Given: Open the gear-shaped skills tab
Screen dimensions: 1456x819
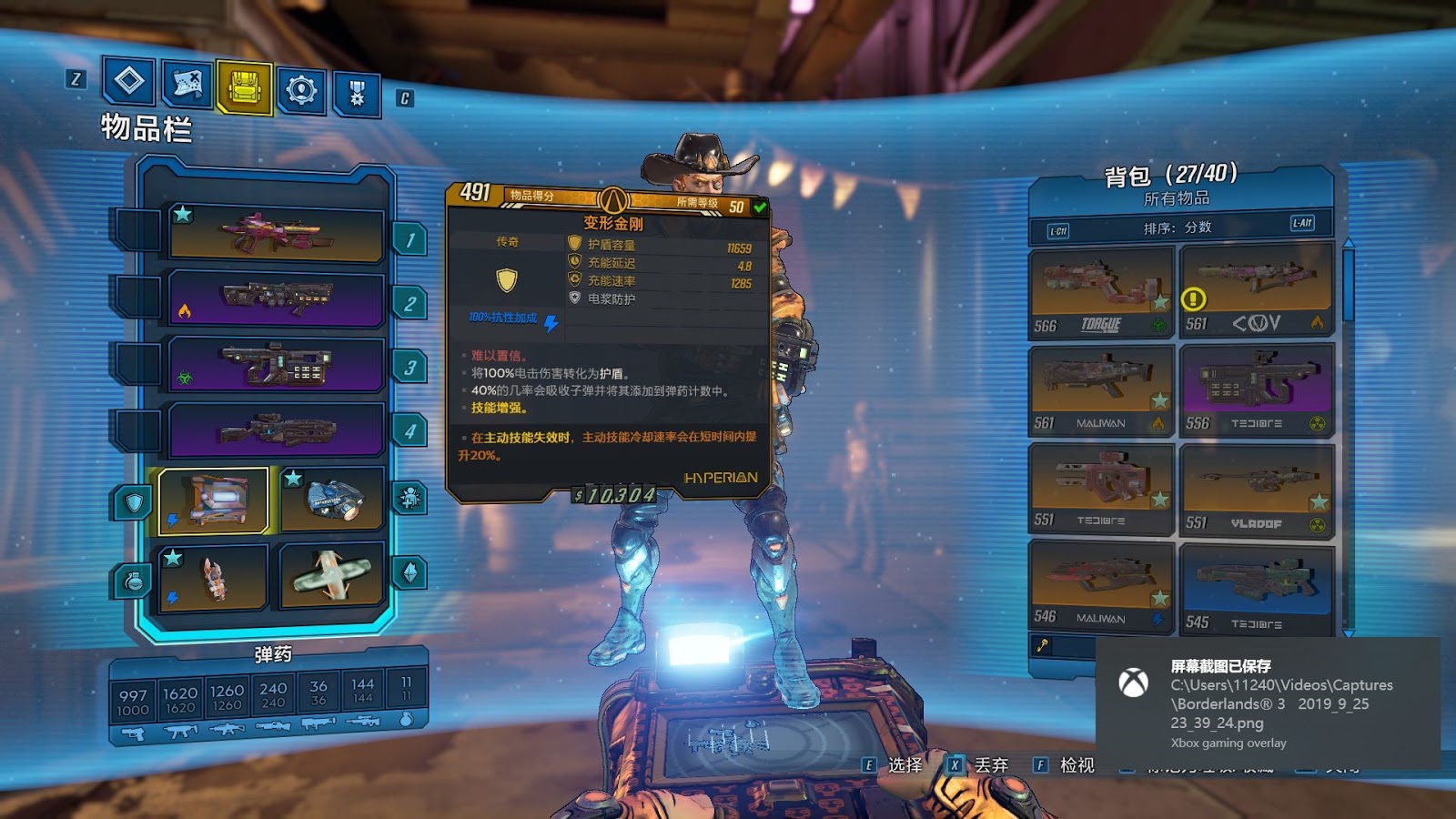Looking at the screenshot, I should 301,89.
